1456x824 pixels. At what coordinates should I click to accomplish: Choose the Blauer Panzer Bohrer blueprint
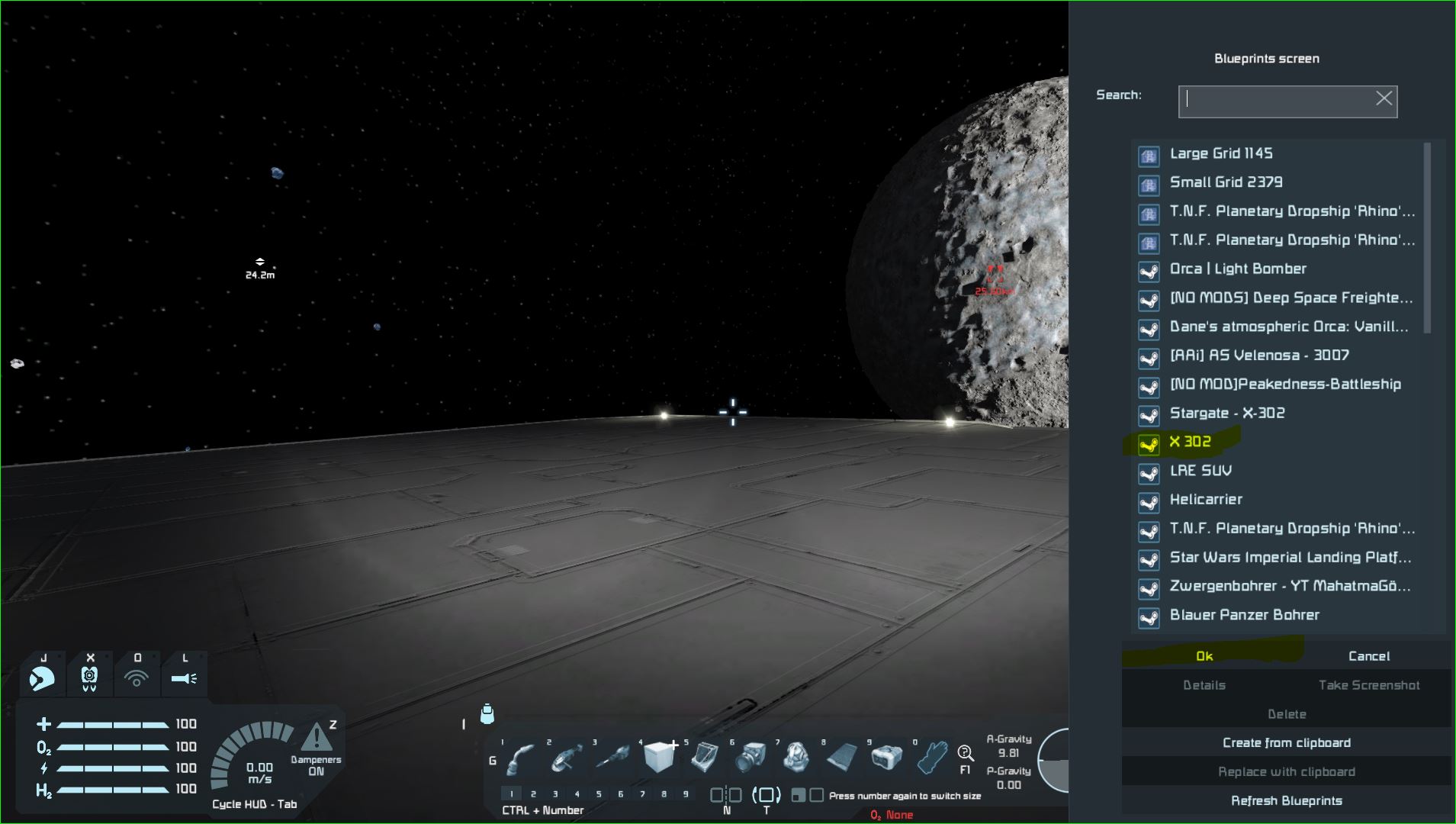(1244, 615)
